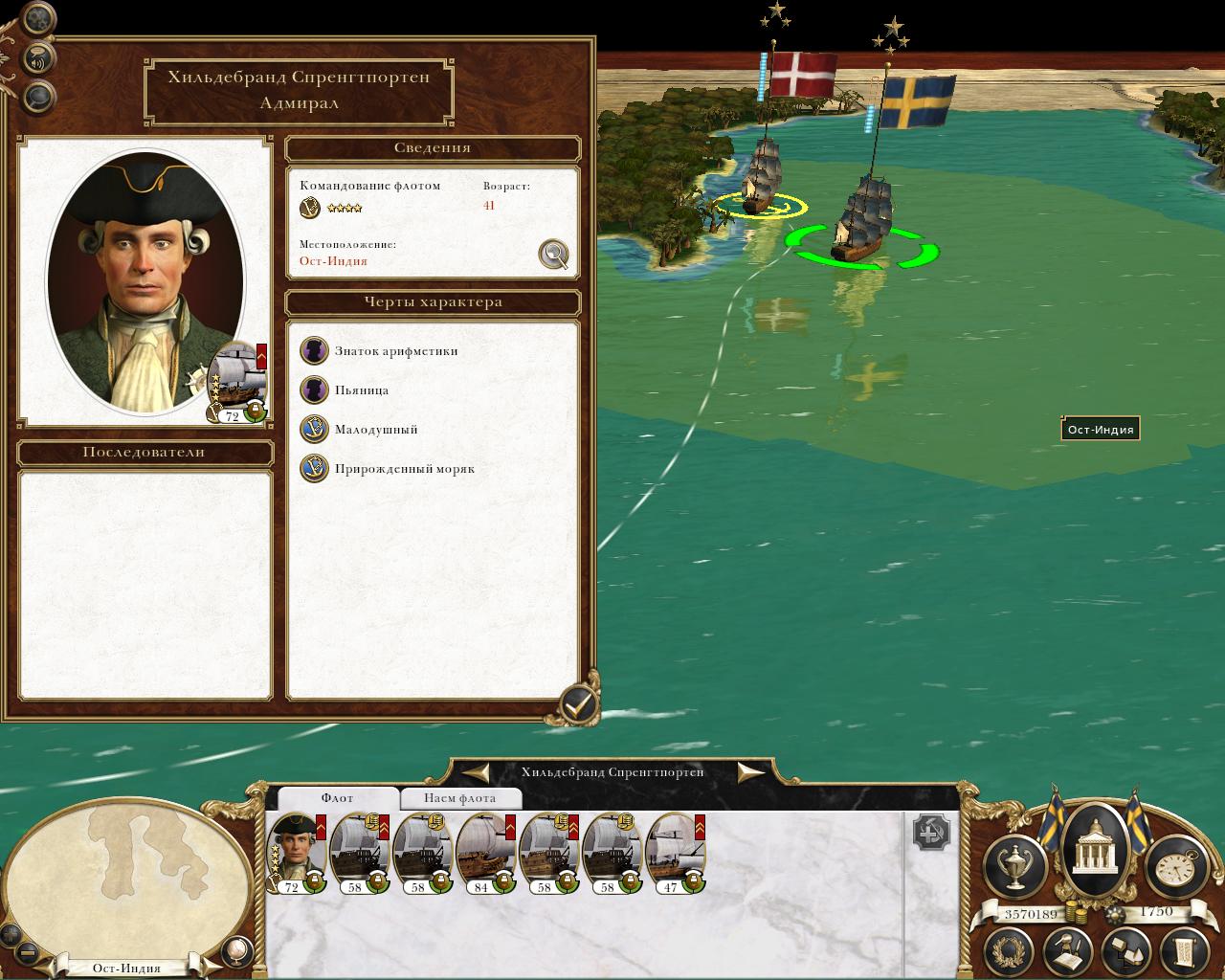1225x980 pixels.
Task: Select the admiral's flagship unit card
Action: coord(296,852)
